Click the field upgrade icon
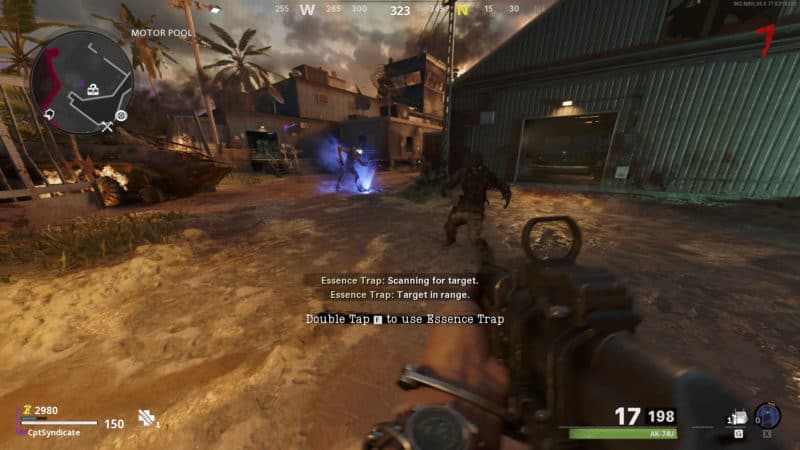 click(x=767, y=416)
